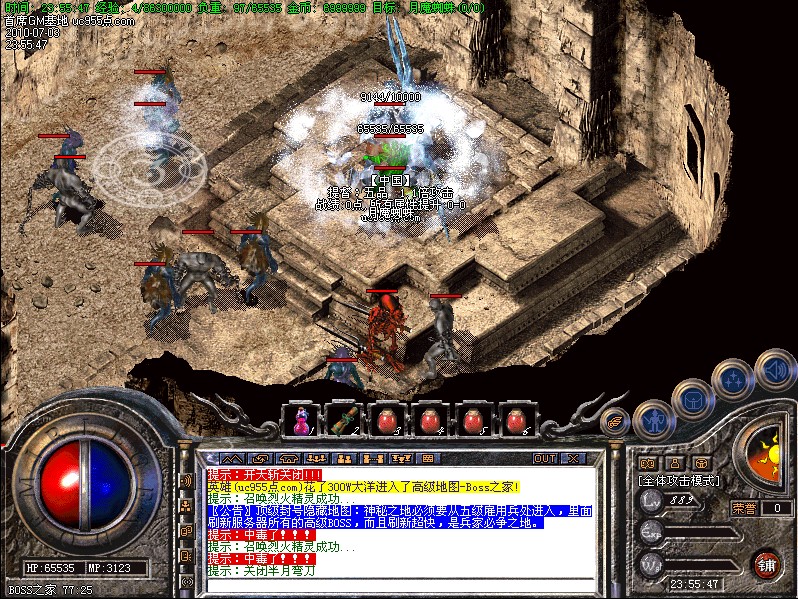
Task: Click the 荣誉 honor label
Action: [744, 508]
